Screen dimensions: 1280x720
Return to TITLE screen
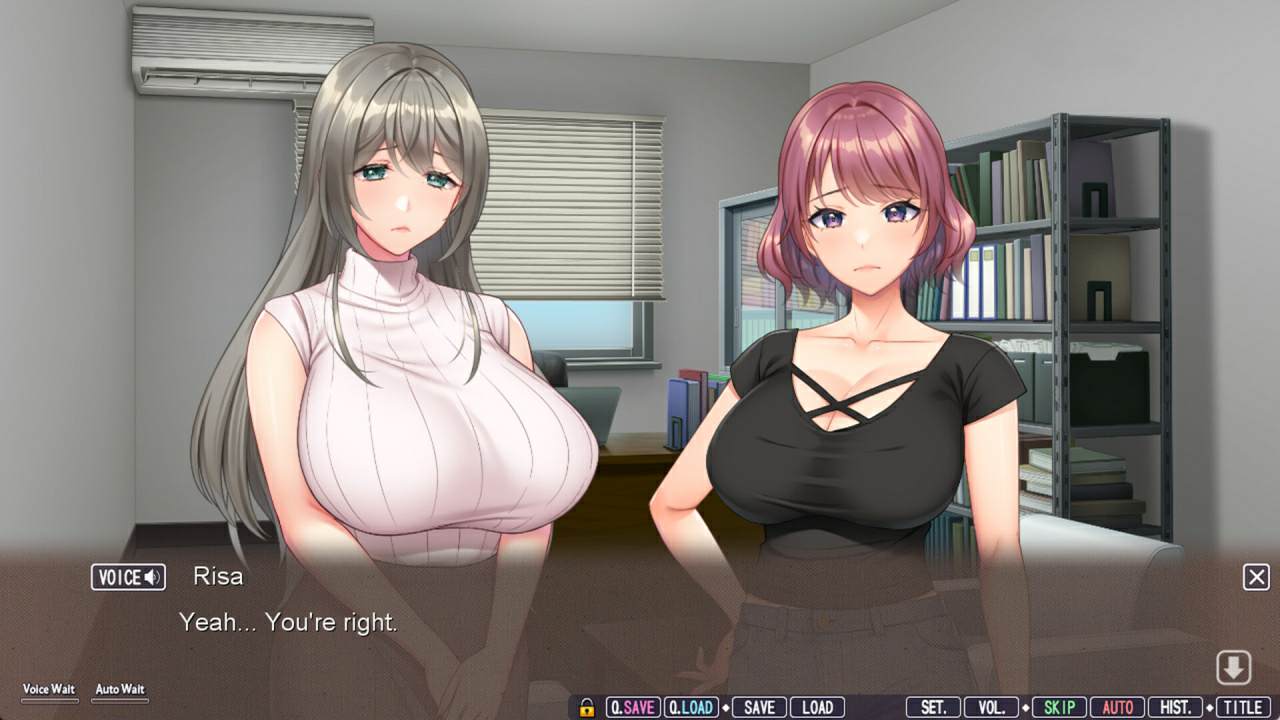coord(1242,707)
